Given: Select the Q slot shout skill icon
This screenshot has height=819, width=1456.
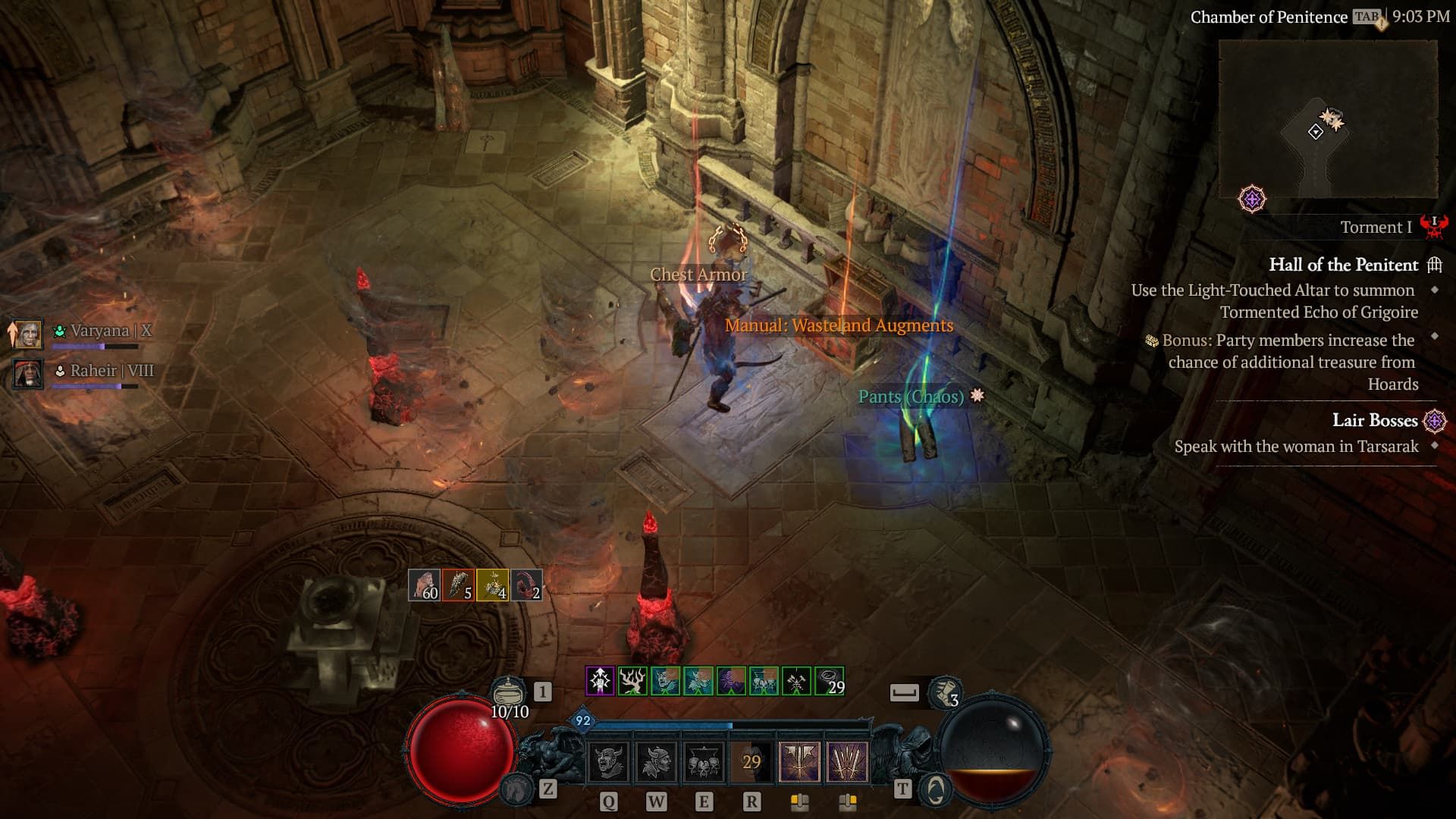Looking at the screenshot, I should tap(609, 763).
